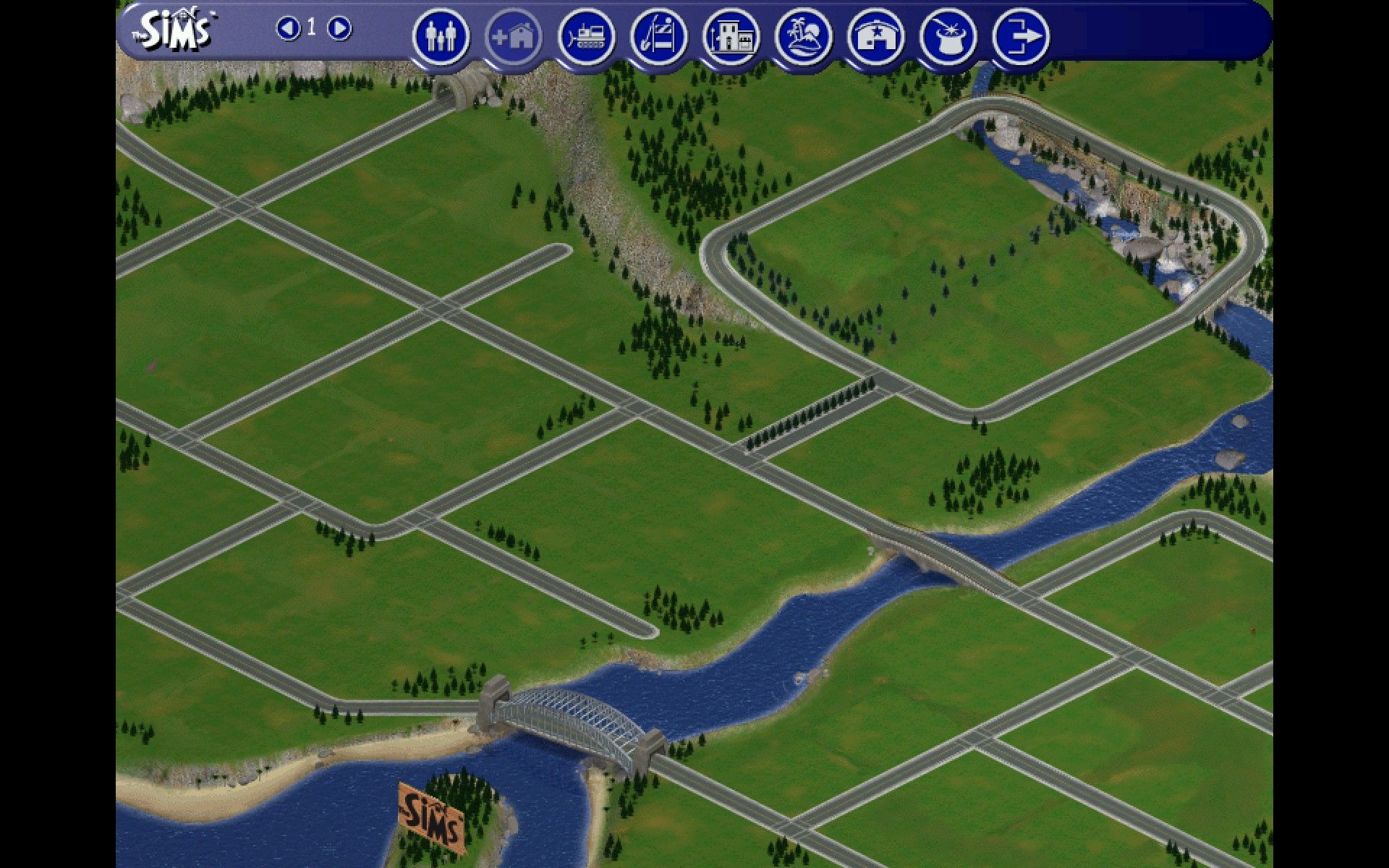
Task: Click The Sims logo in the corner
Action: 174,30
